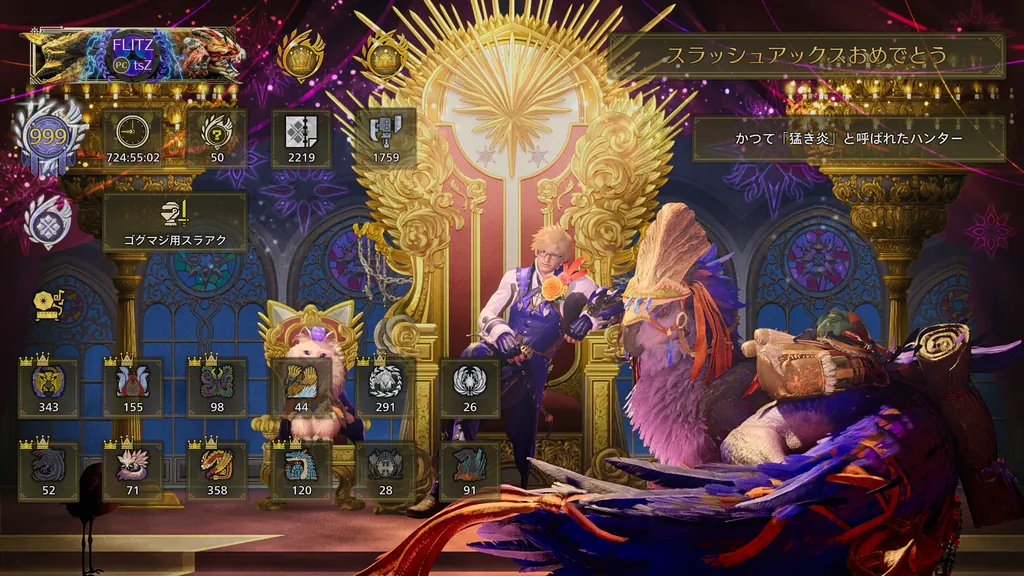The height and width of the screenshot is (576, 1024).
Task: Choose the pink monster tile showing 71
Action: 132,471
